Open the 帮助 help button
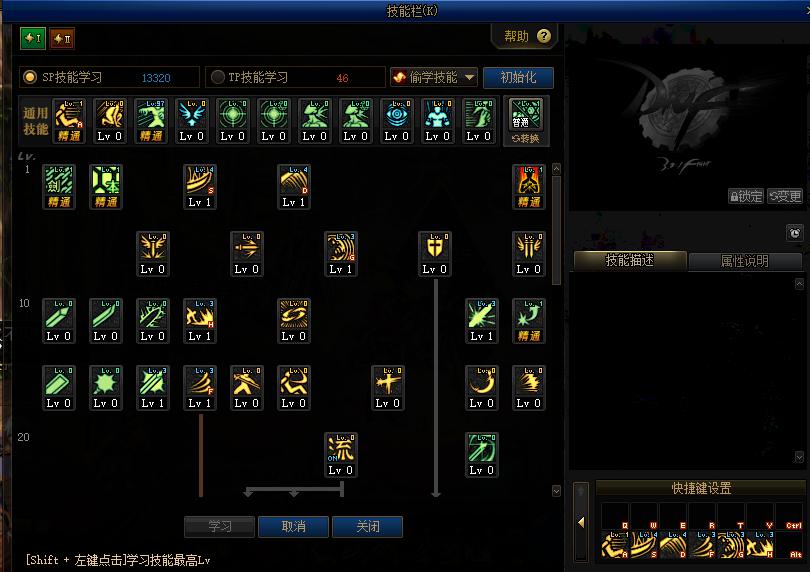This screenshot has width=810, height=572. tap(526, 37)
